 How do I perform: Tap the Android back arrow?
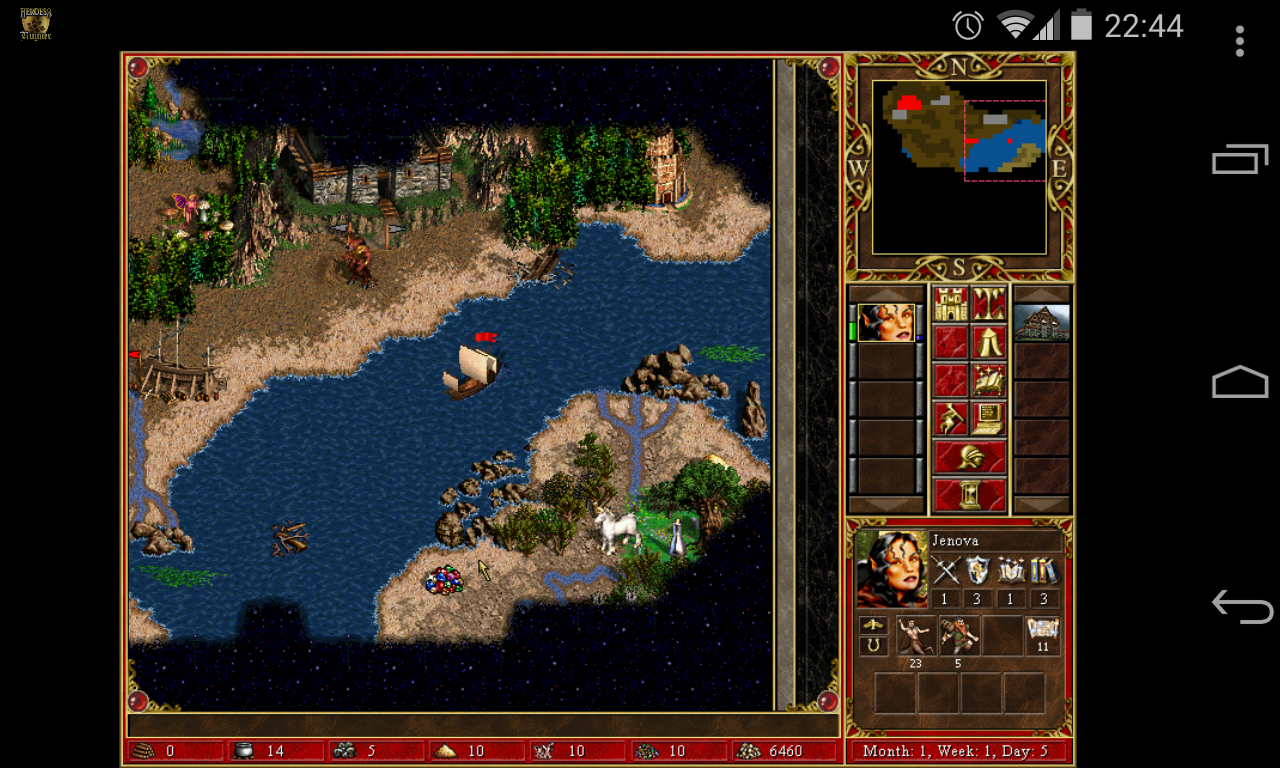(1241, 606)
